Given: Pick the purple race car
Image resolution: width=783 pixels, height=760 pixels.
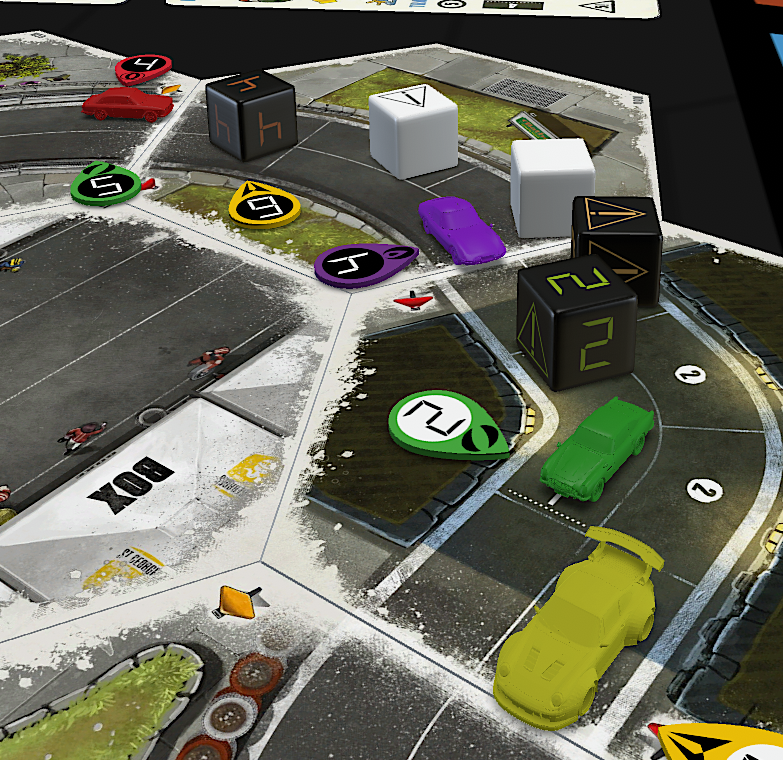Looking at the screenshot, I should [462, 230].
